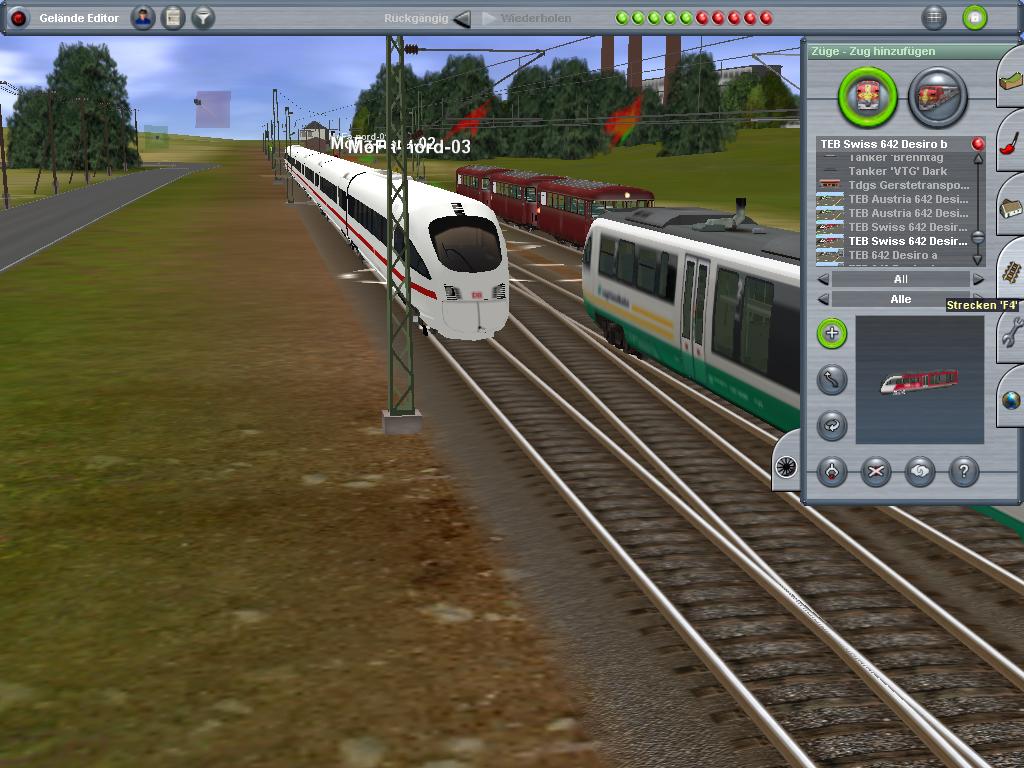
Task: Activate the rotate train tool button
Action: (x=831, y=425)
